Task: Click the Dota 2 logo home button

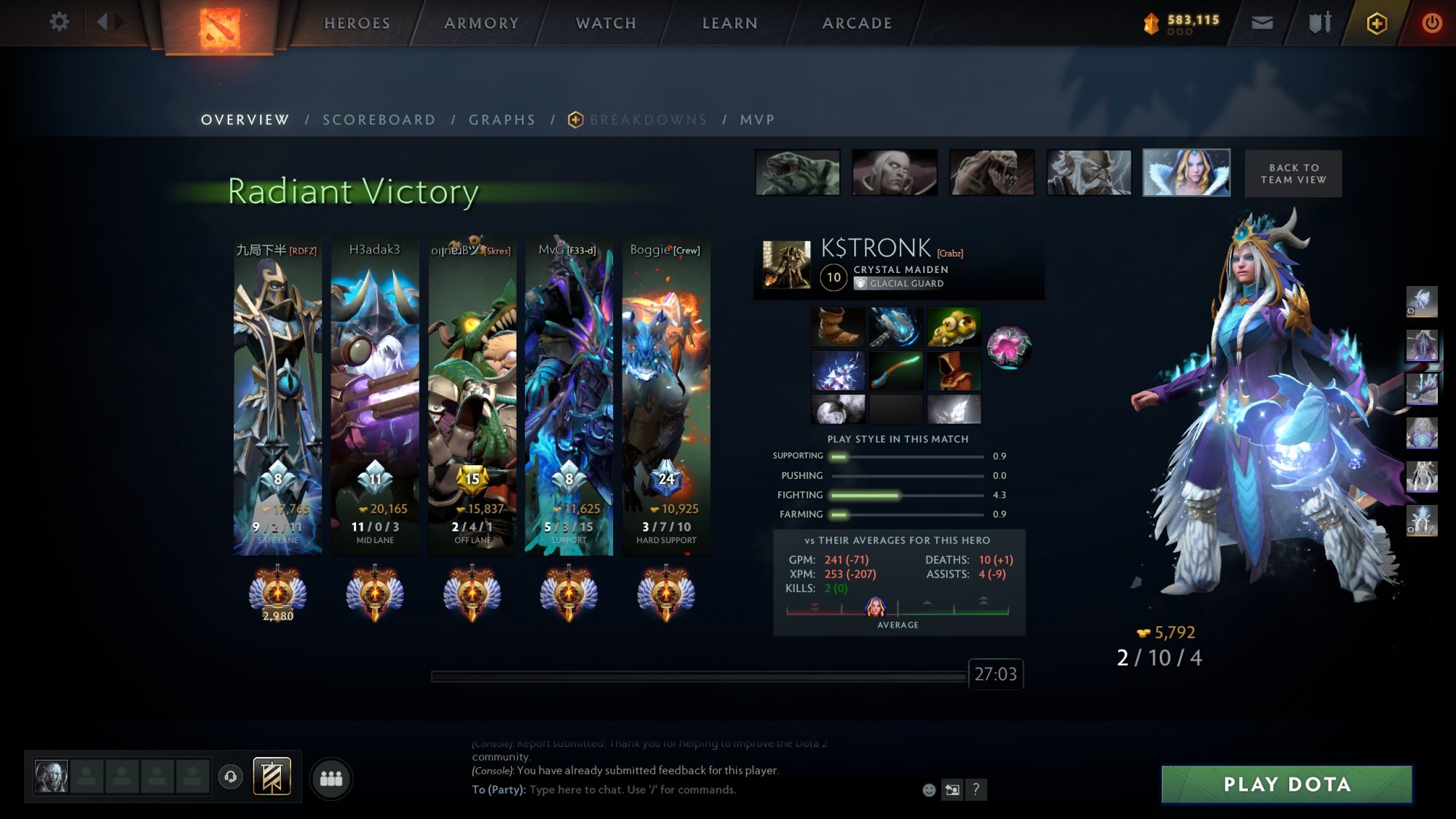Action: click(219, 28)
